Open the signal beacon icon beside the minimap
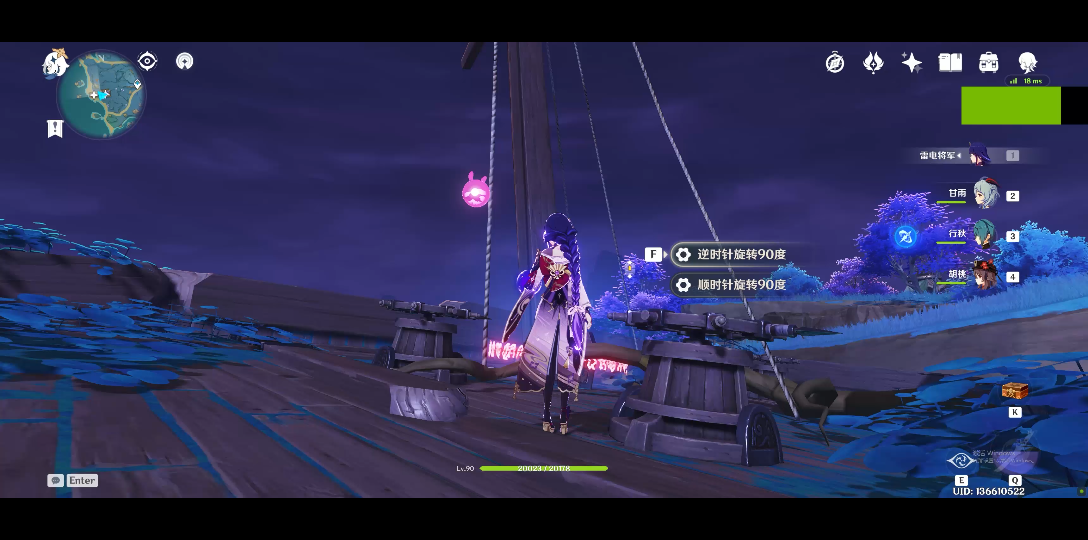The image size is (1088, 540). [x=184, y=61]
